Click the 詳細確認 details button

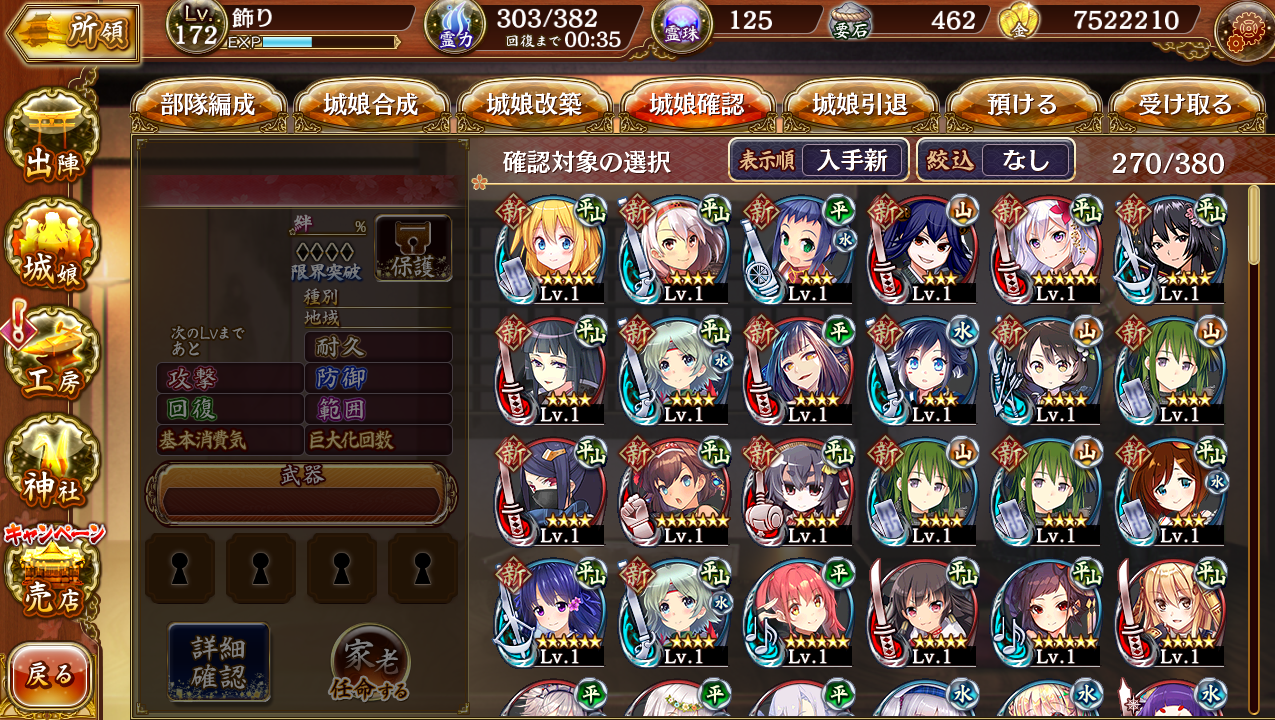pos(219,662)
